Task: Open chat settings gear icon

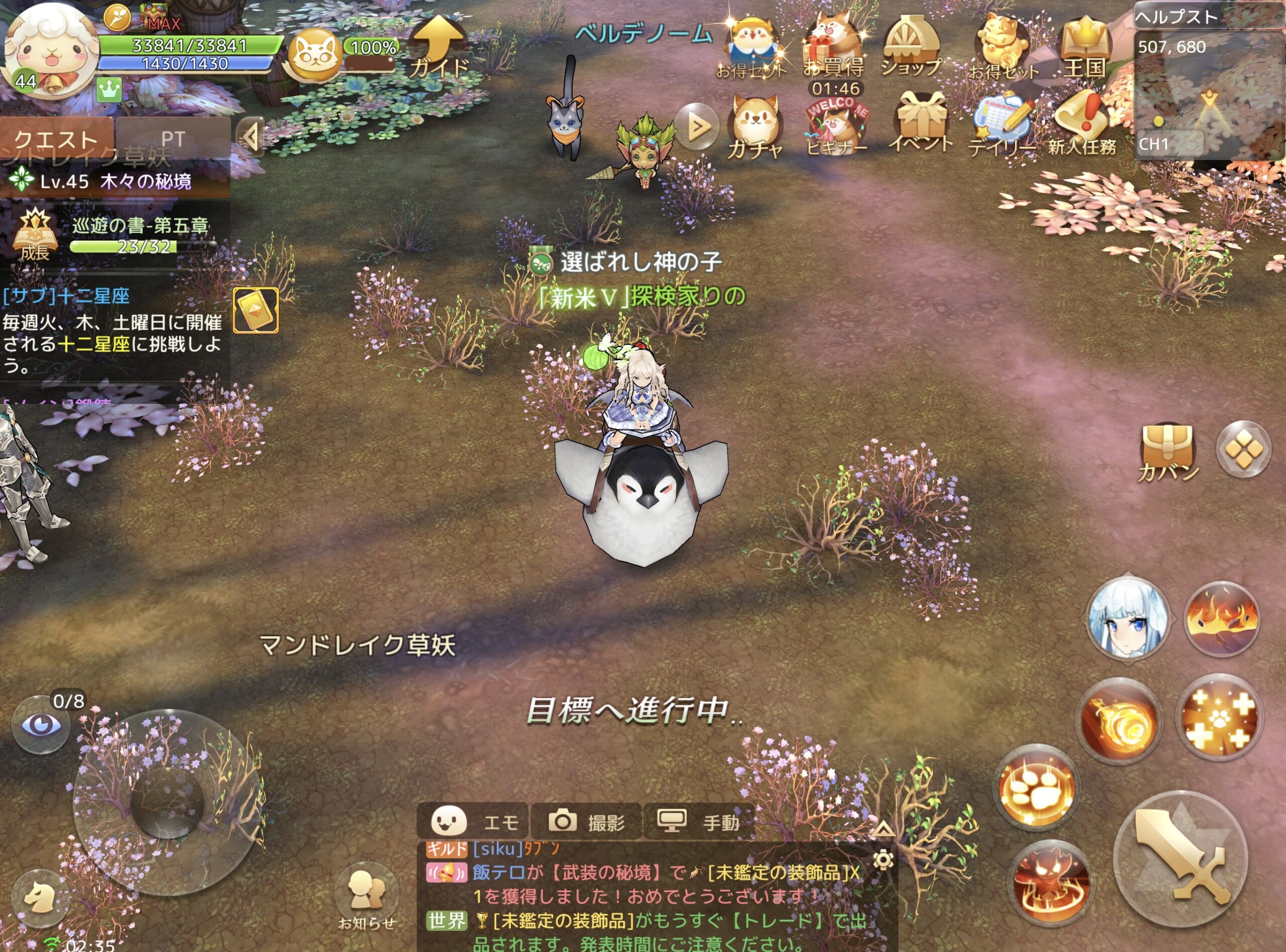Action: tap(883, 860)
